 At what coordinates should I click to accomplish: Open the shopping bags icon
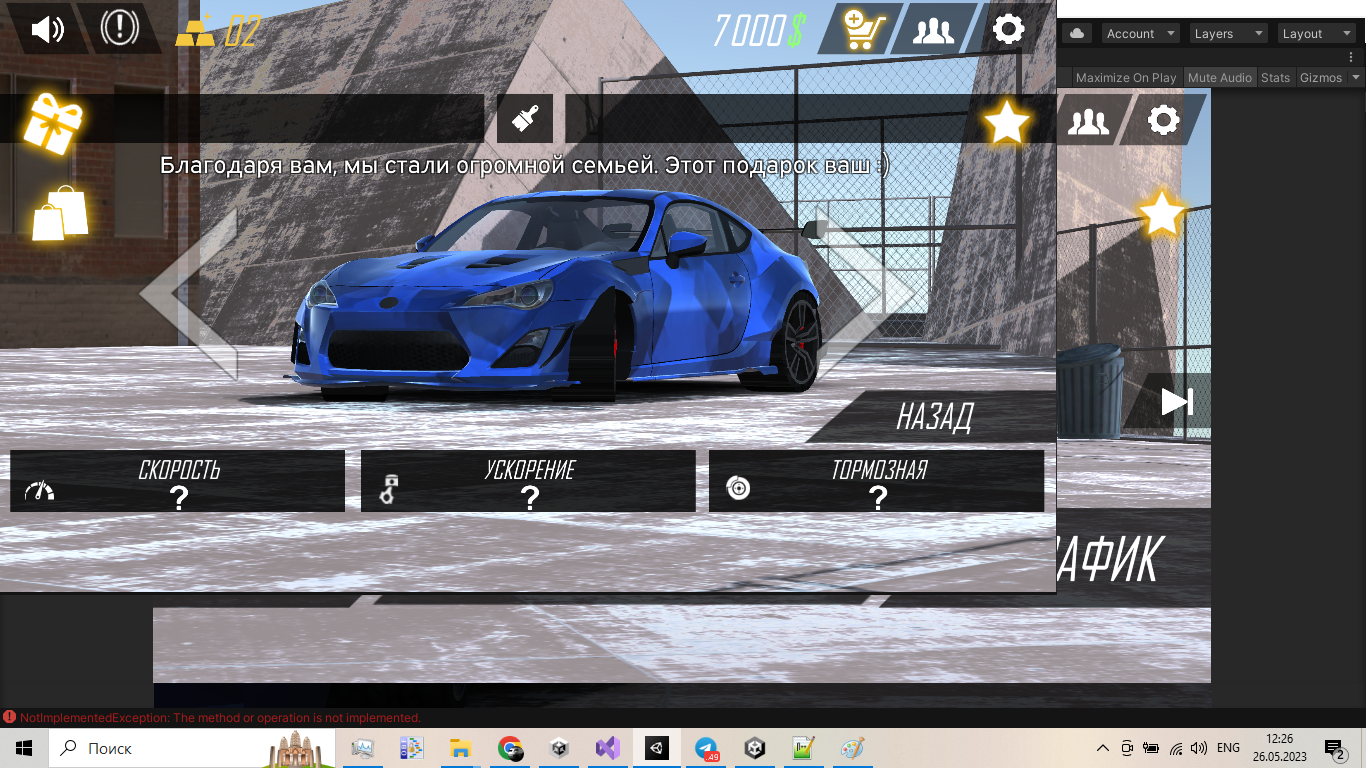(x=60, y=213)
